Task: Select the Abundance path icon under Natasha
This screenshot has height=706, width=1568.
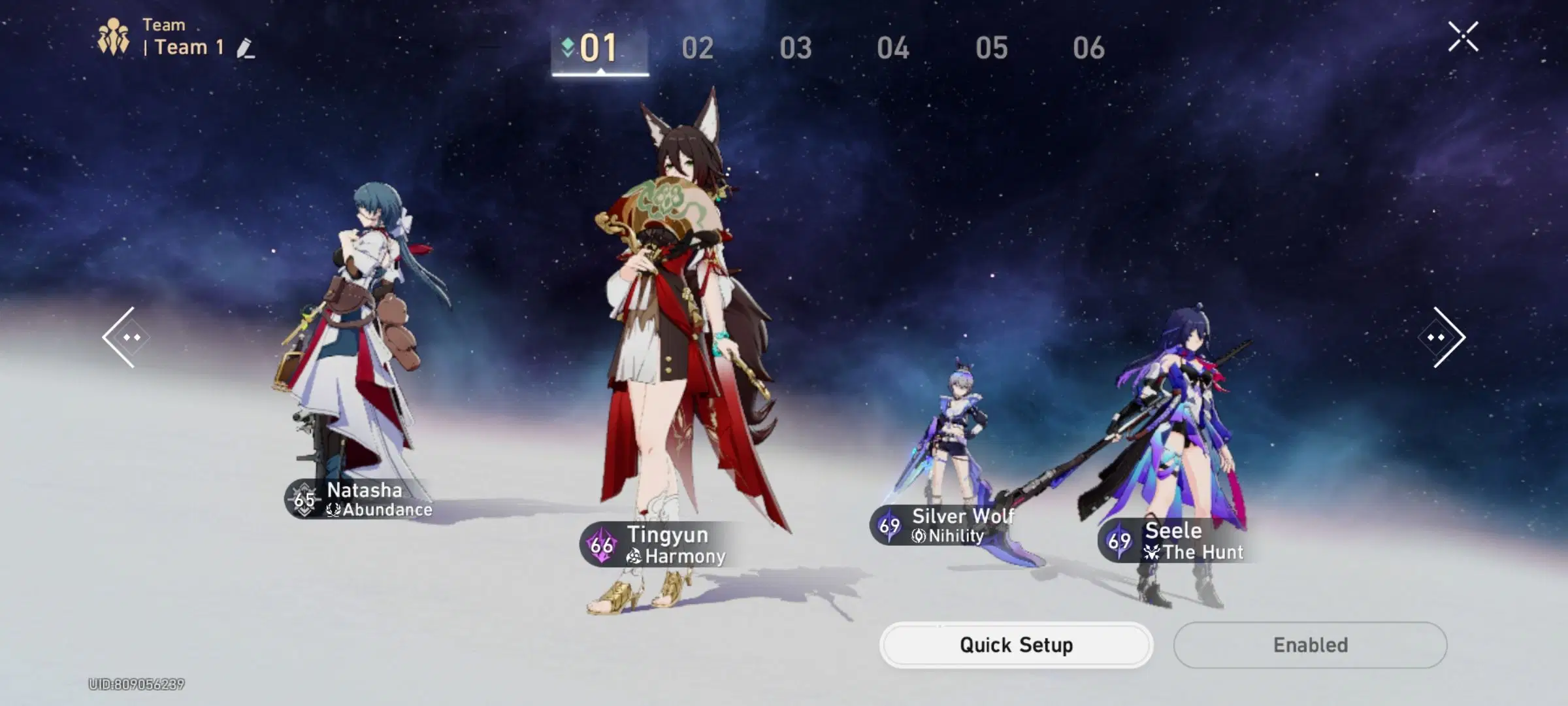Action: (334, 511)
